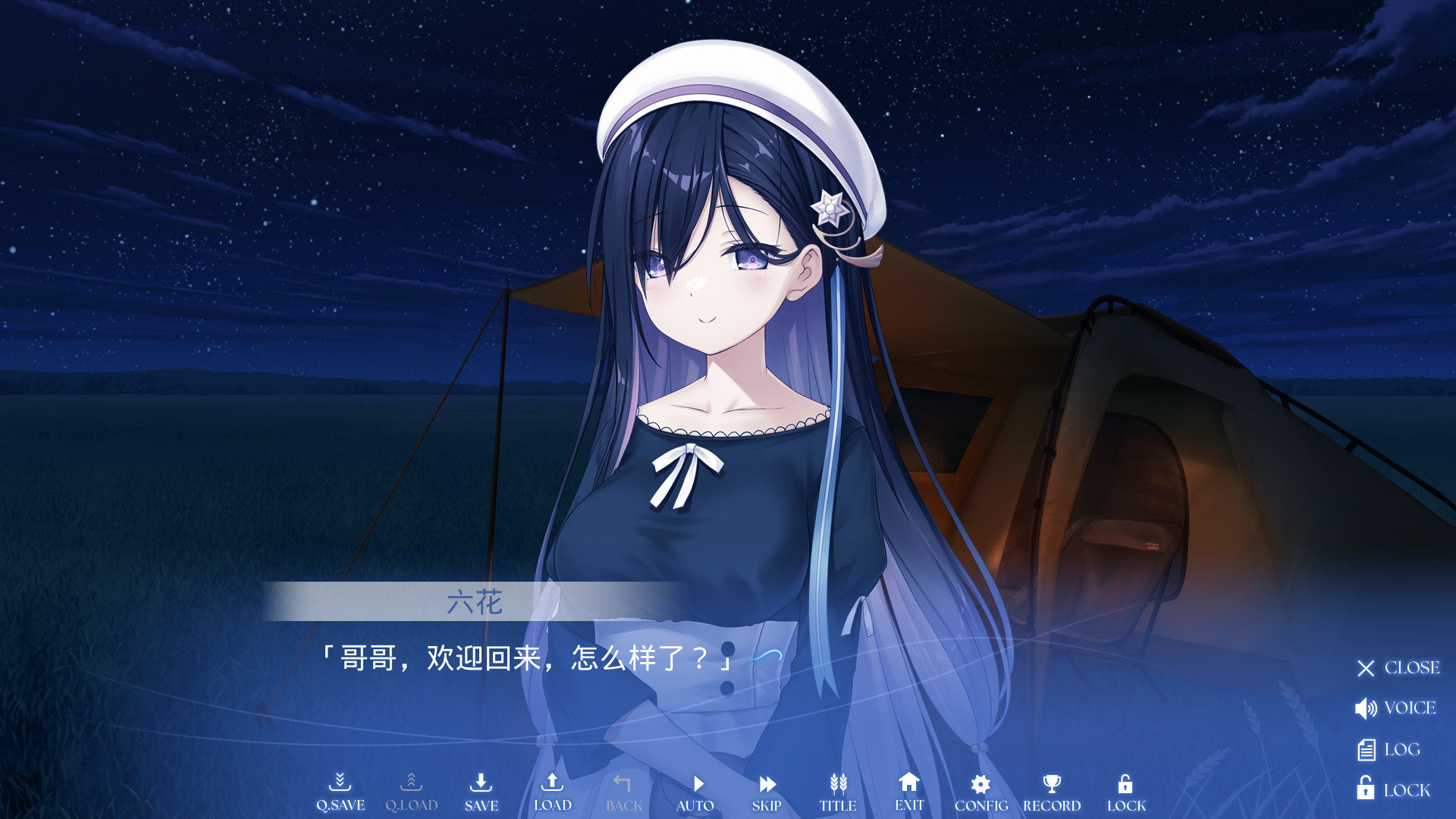Toggle the LOCK button beside RECORD
The width and height of the screenshot is (1456, 819).
click(1126, 792)
